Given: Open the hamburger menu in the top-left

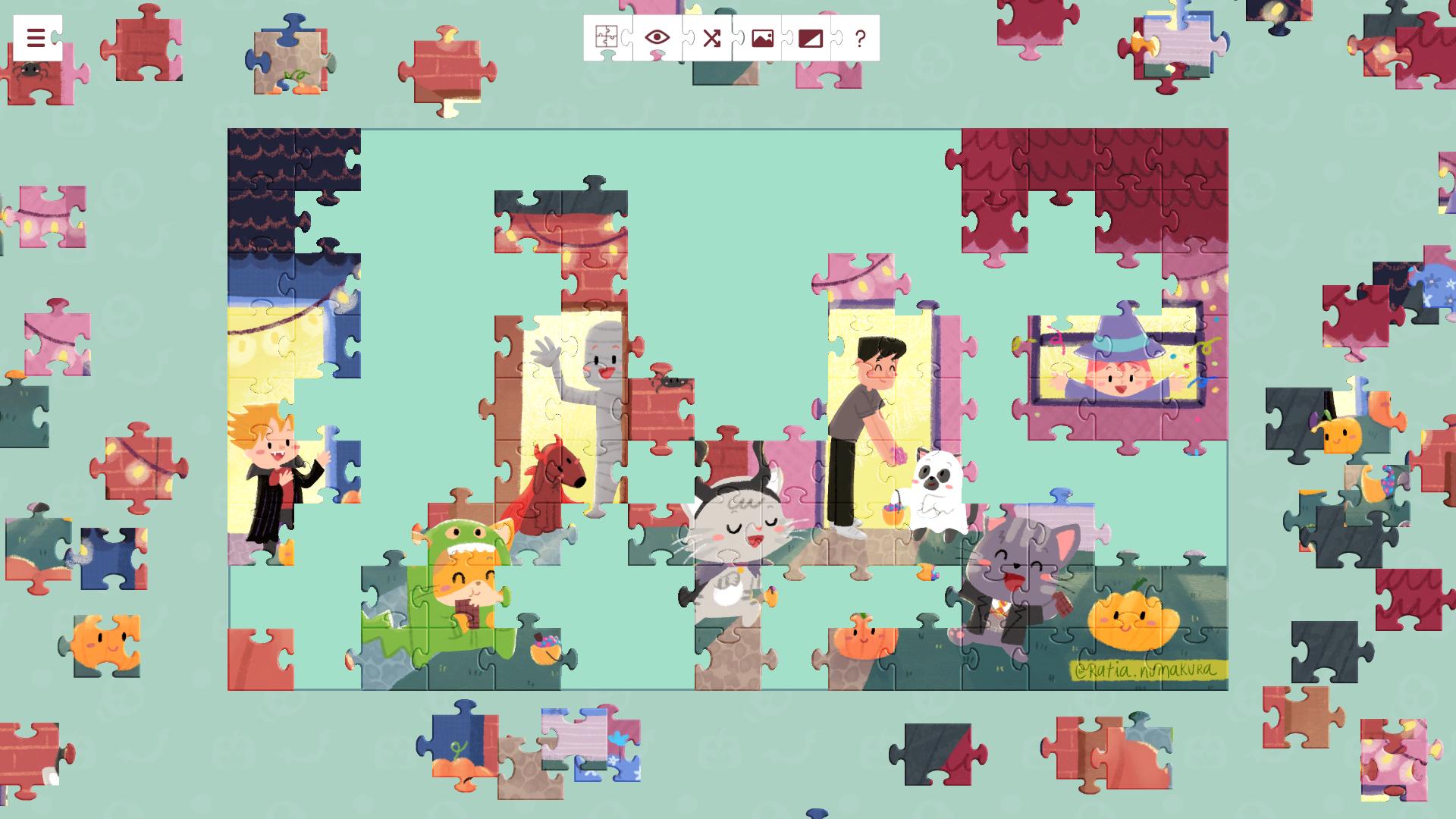Looking at the screenshot, I should [x=35, y=38].
